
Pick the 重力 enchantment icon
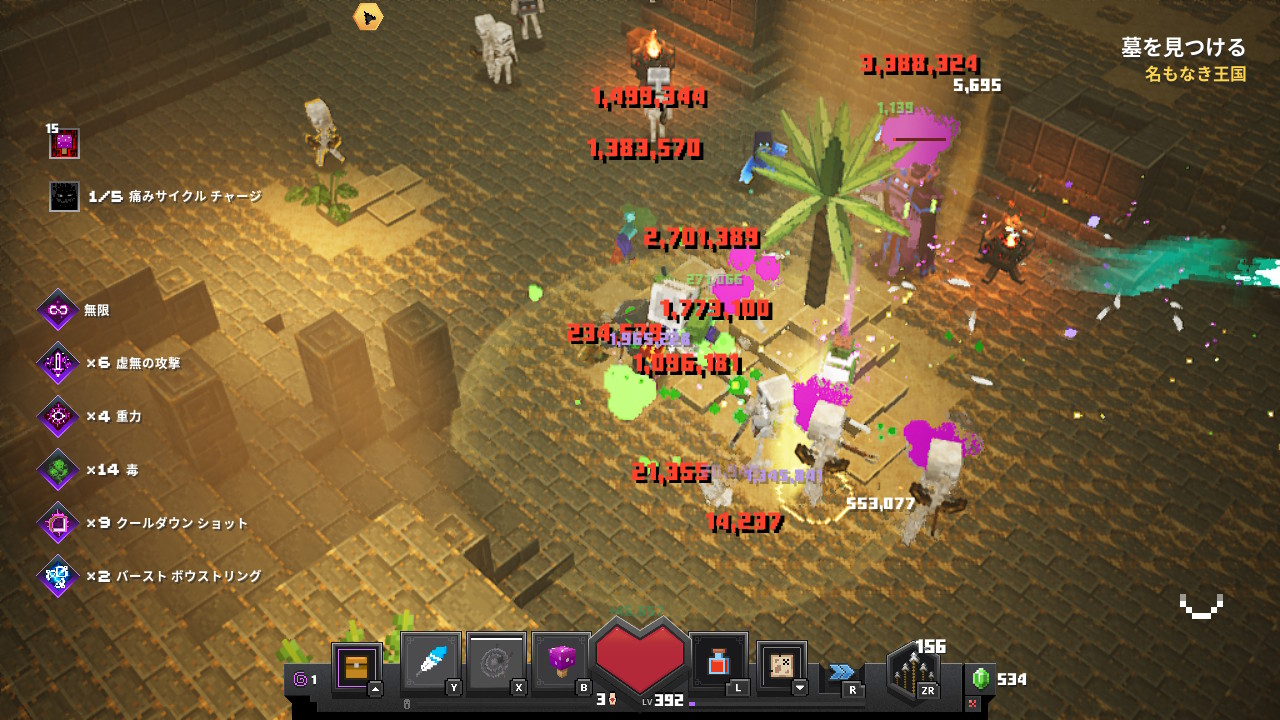pyautogui.click(x=58, y=416)
